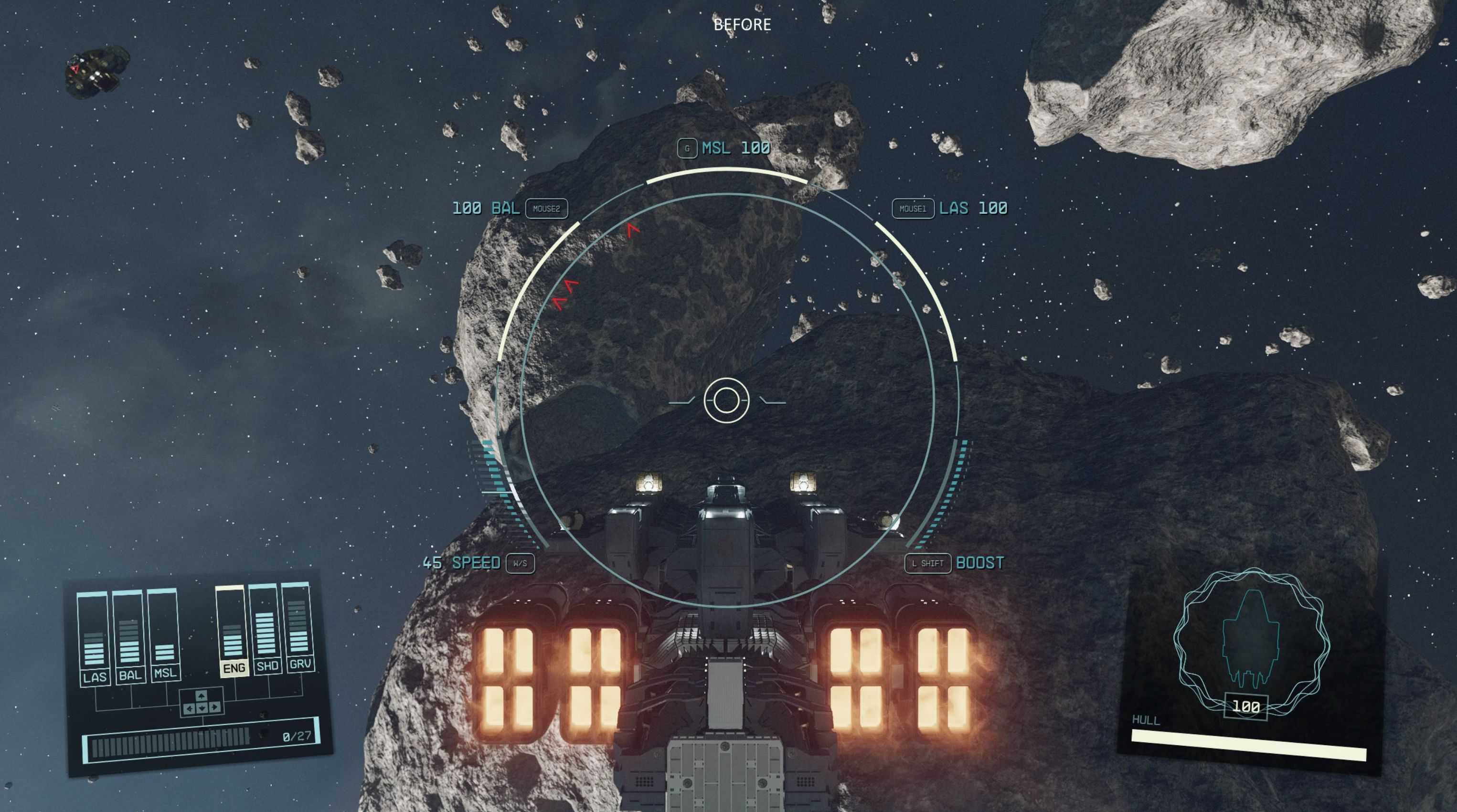Viewport: 1457px width, 812px height.
Task: Select the MSL power column
Action: (164, 635)
